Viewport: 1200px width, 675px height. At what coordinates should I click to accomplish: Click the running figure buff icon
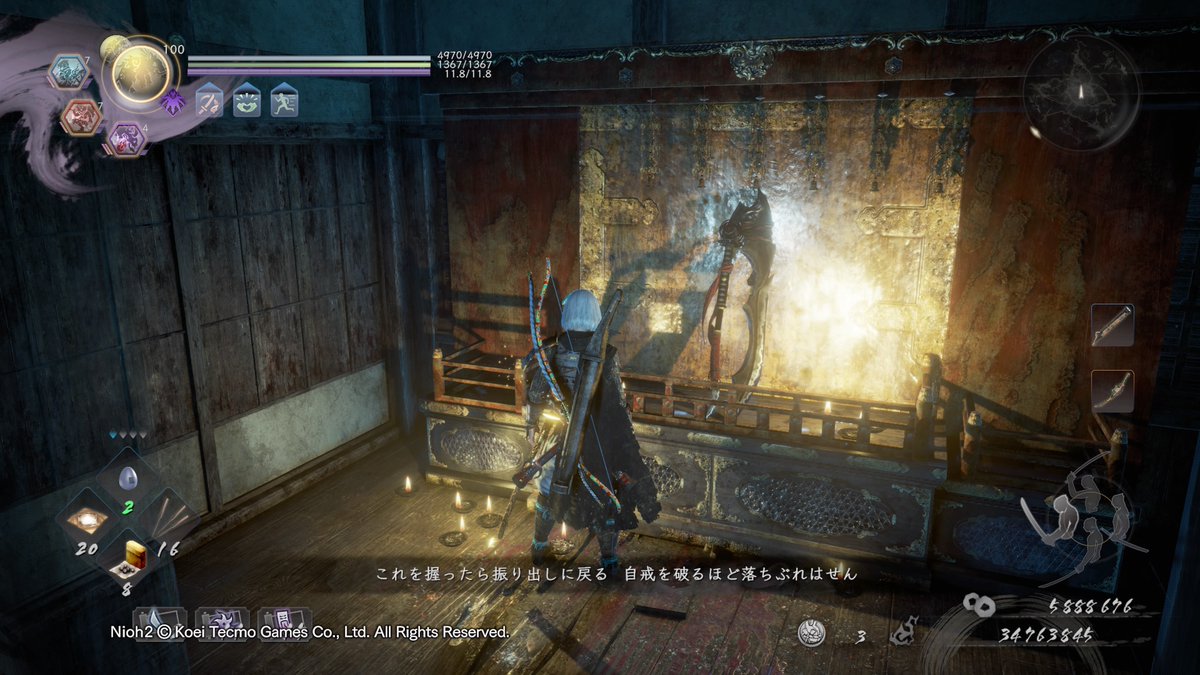pos(284,102)
